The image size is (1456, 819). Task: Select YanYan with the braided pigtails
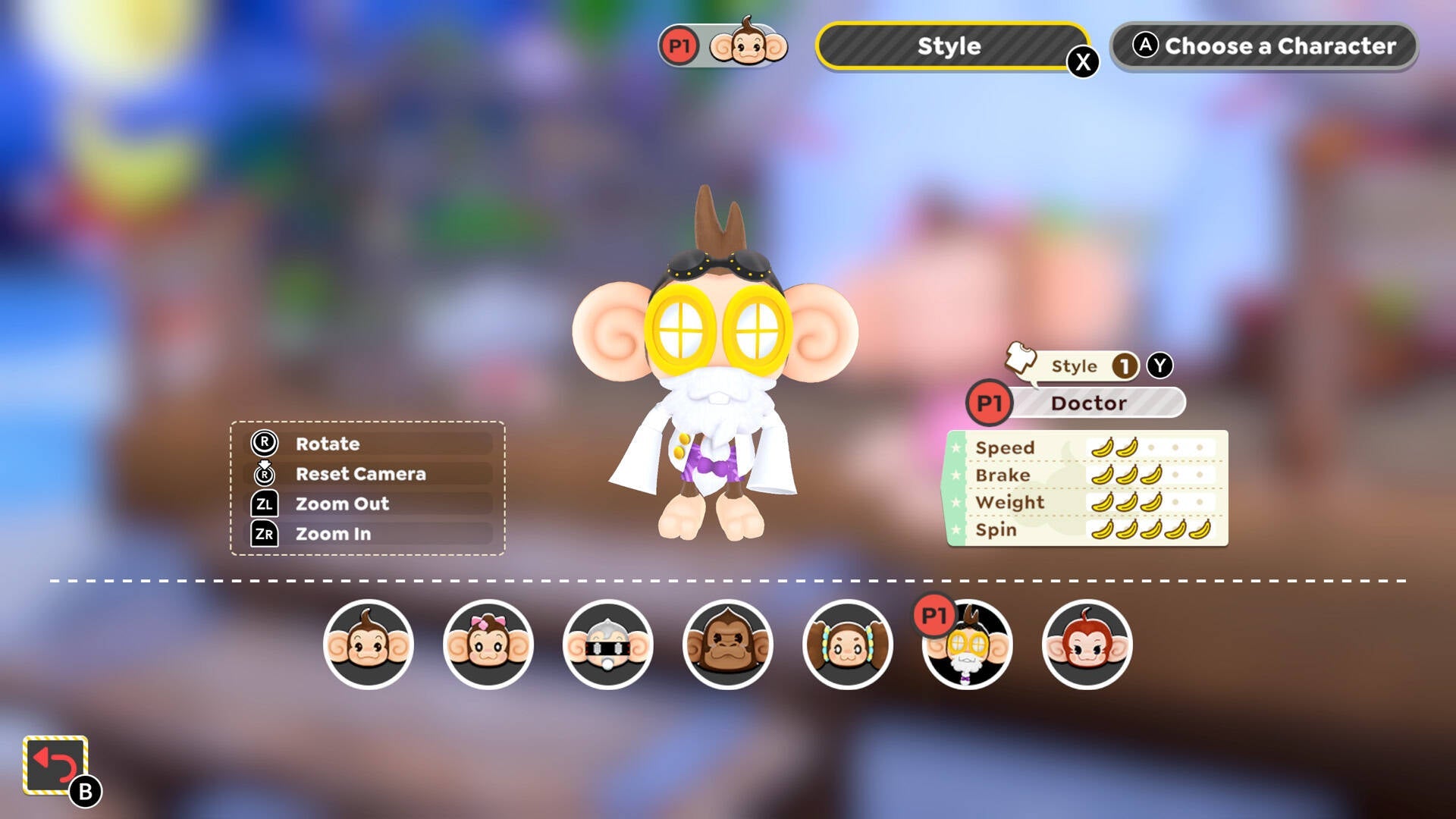[848, 645]
